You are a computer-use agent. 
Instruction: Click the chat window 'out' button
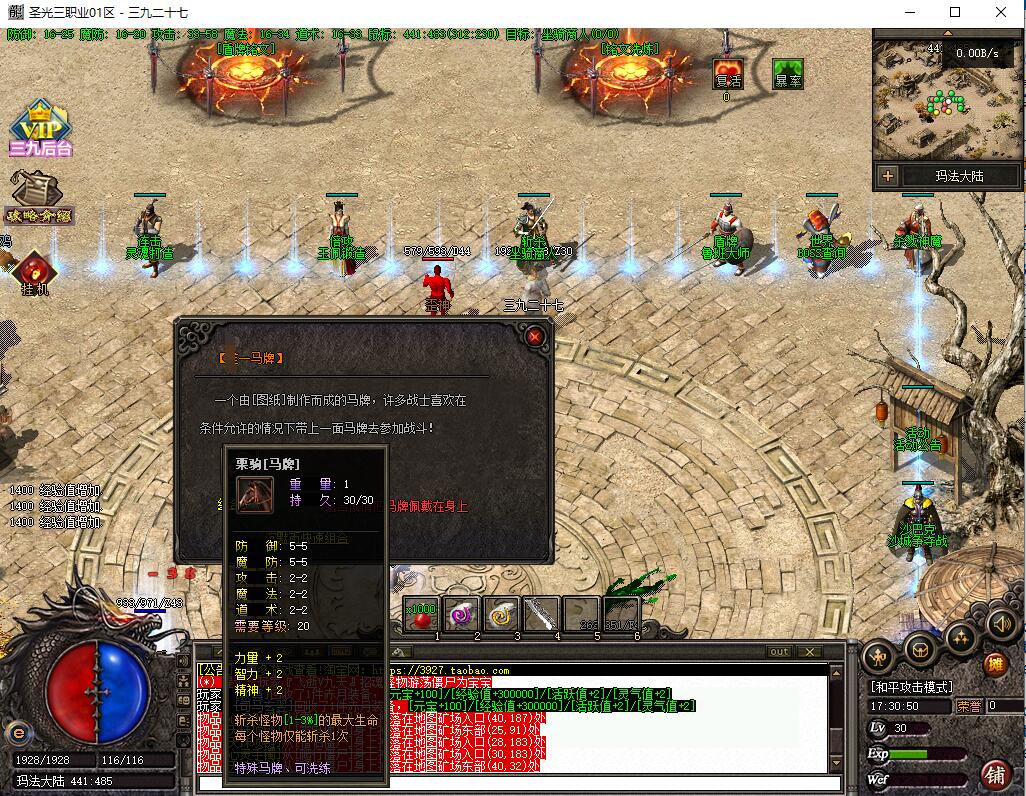point(779,652)
